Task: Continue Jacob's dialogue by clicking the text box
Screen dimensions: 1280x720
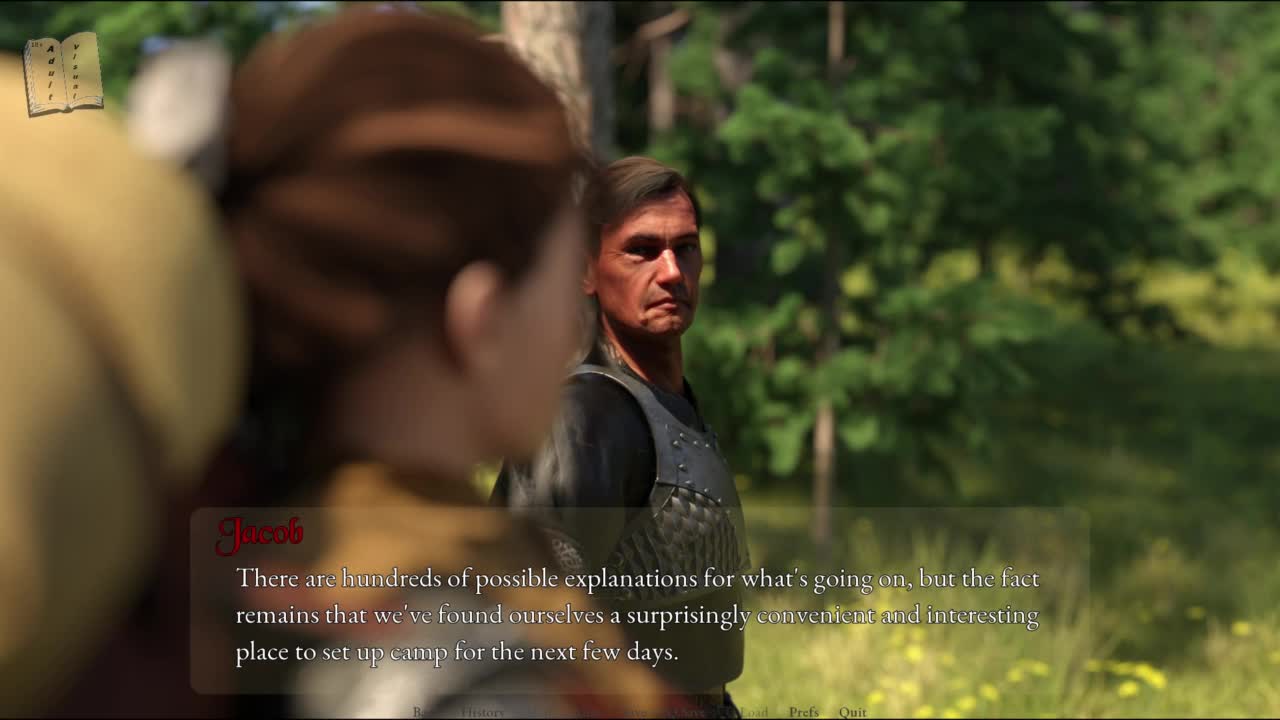Action: click(x=638, y=614)
